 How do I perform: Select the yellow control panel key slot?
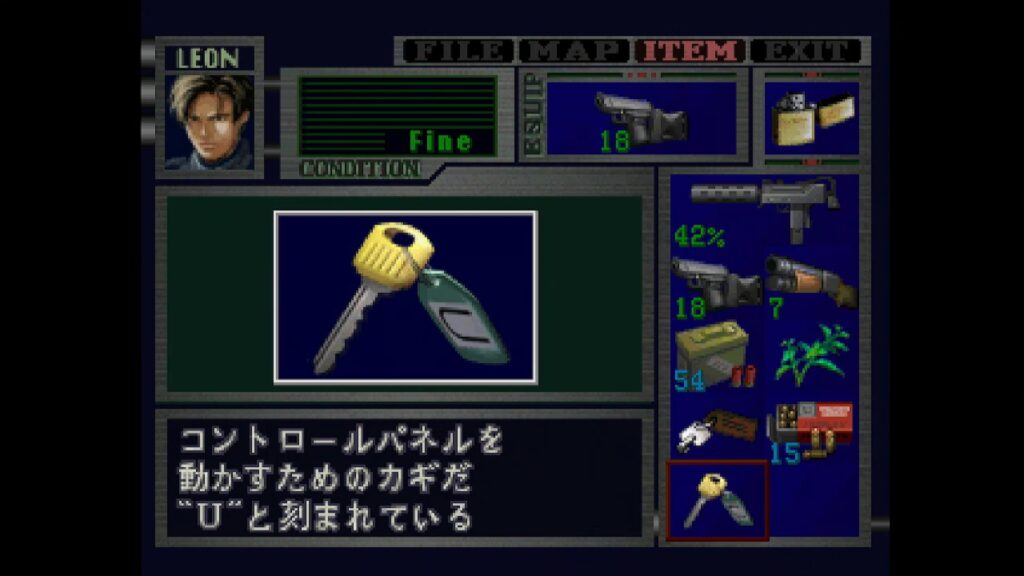point(716,500)
